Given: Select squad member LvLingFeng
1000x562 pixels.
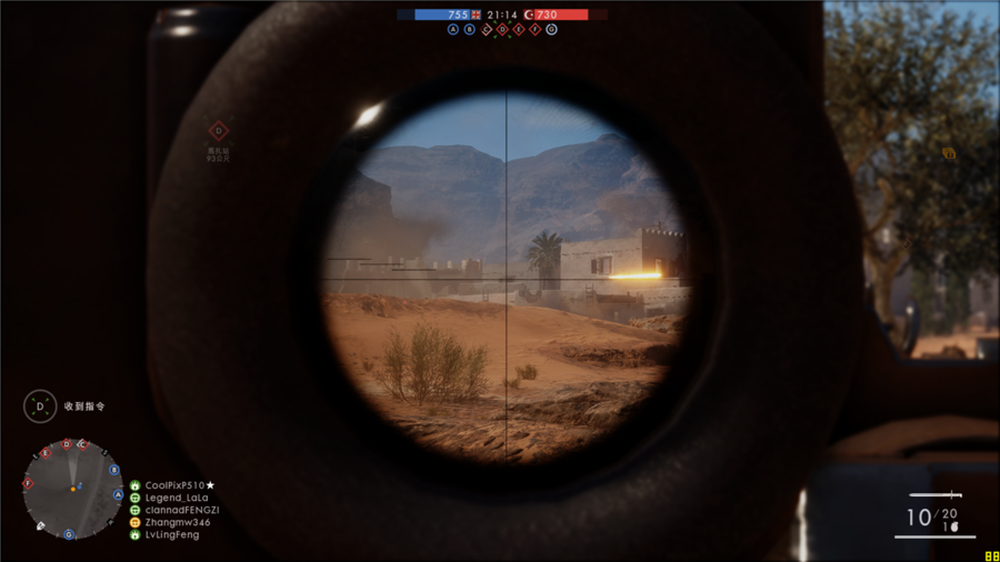Looking at the screenshot, I should tap(172, 535).
